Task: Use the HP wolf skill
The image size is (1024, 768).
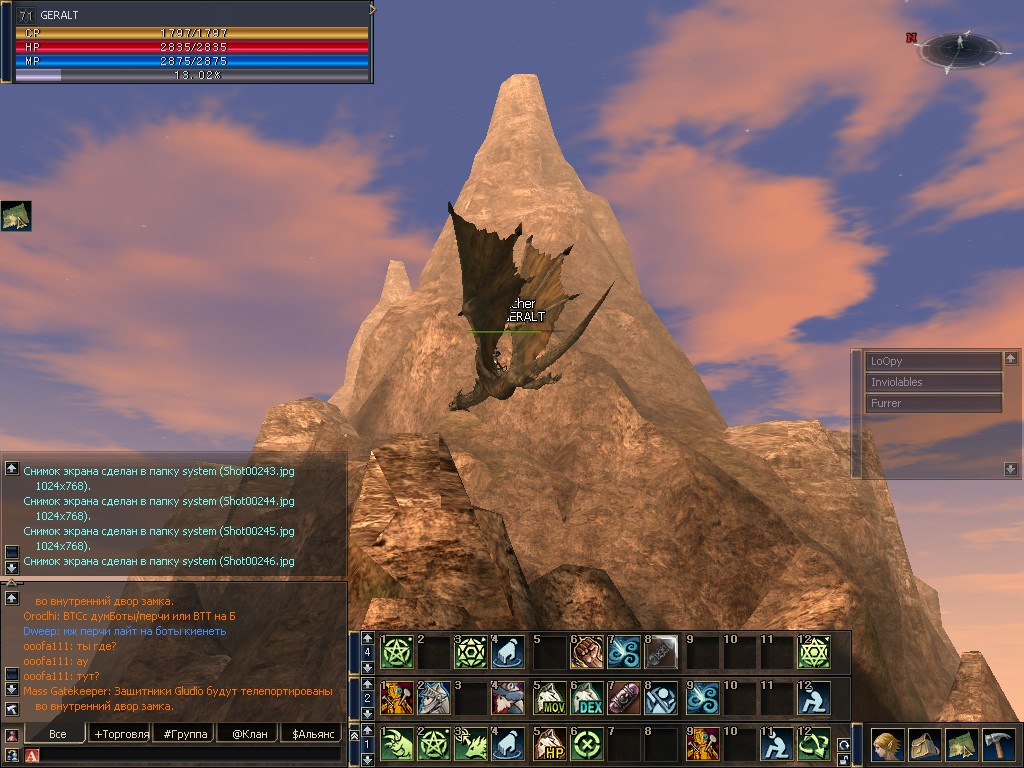Action: pyautogui.click(x=550, y=745)
